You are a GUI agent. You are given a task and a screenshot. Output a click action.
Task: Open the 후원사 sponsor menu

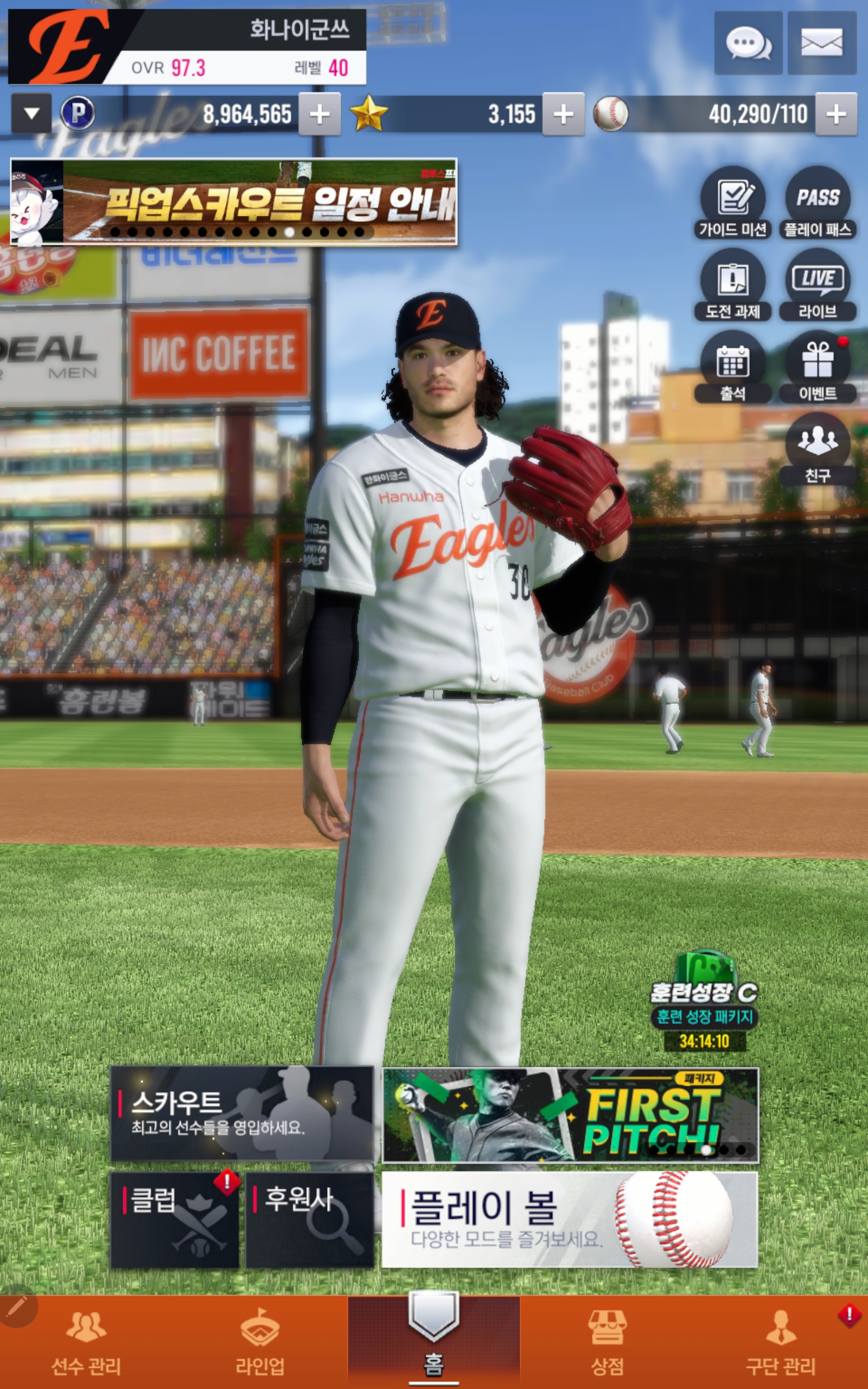pos(309,1220)
